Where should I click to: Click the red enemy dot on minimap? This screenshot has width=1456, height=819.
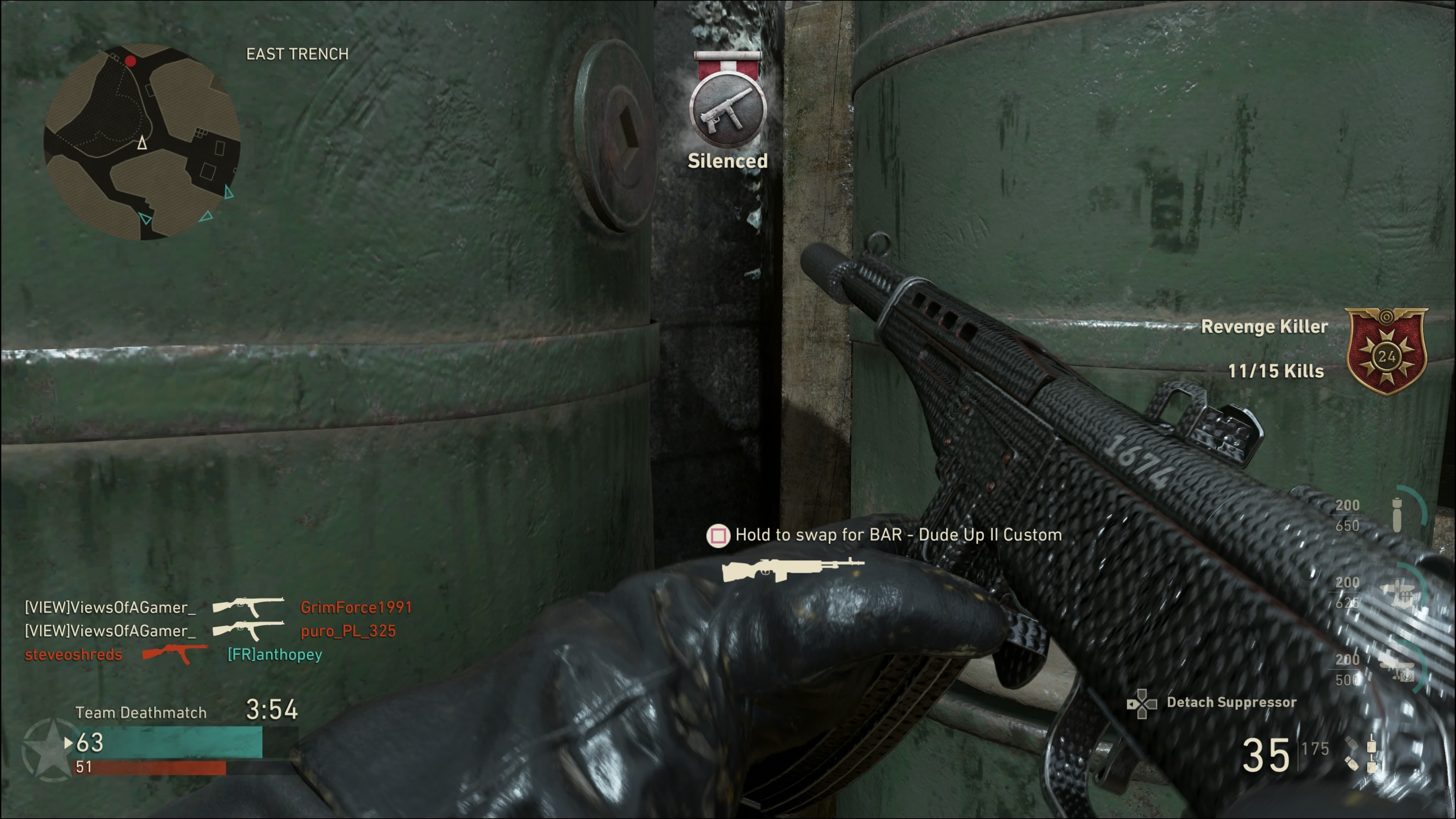coord(130,61)
